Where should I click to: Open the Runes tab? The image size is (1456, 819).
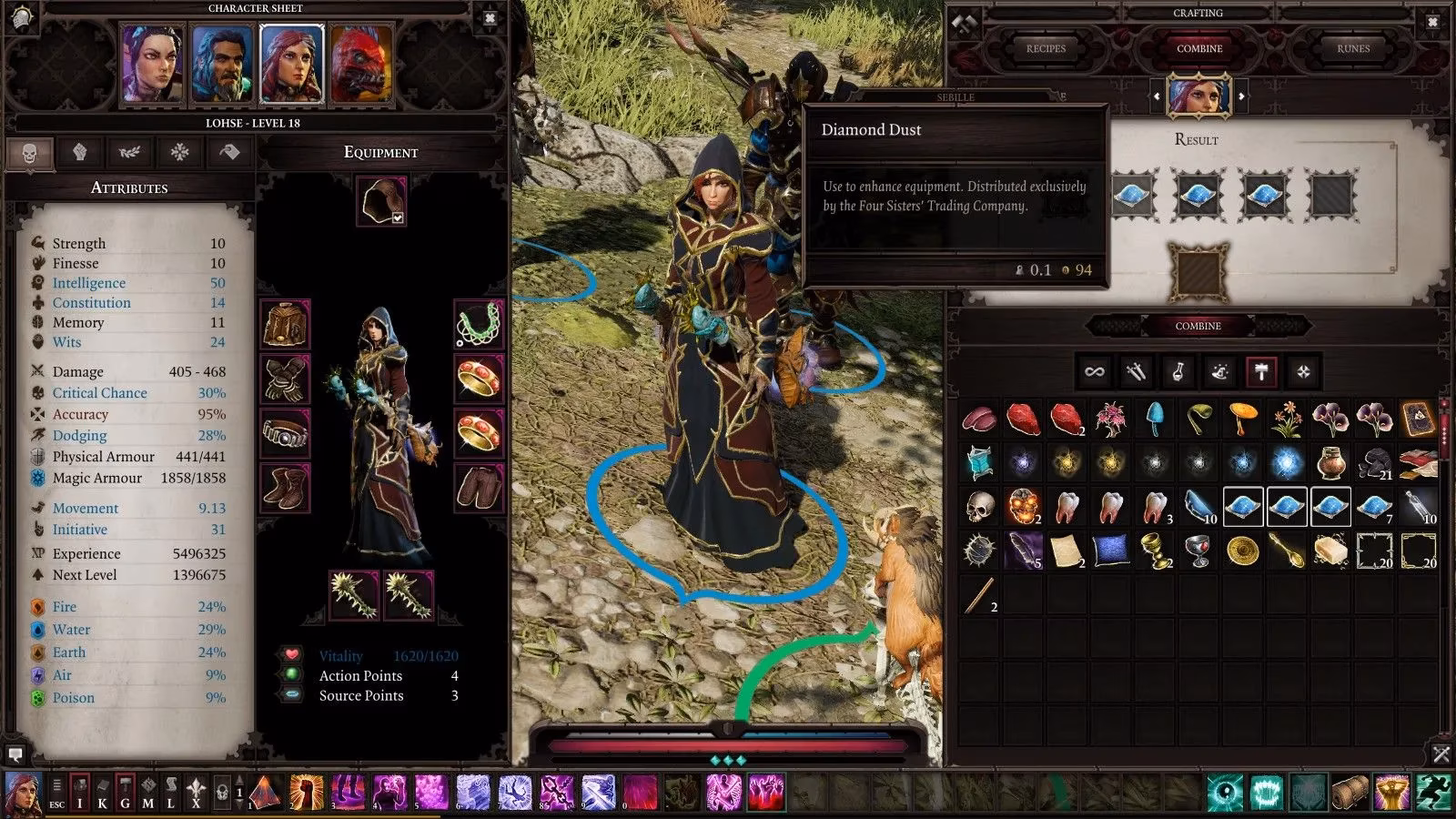click(1354, 48)
